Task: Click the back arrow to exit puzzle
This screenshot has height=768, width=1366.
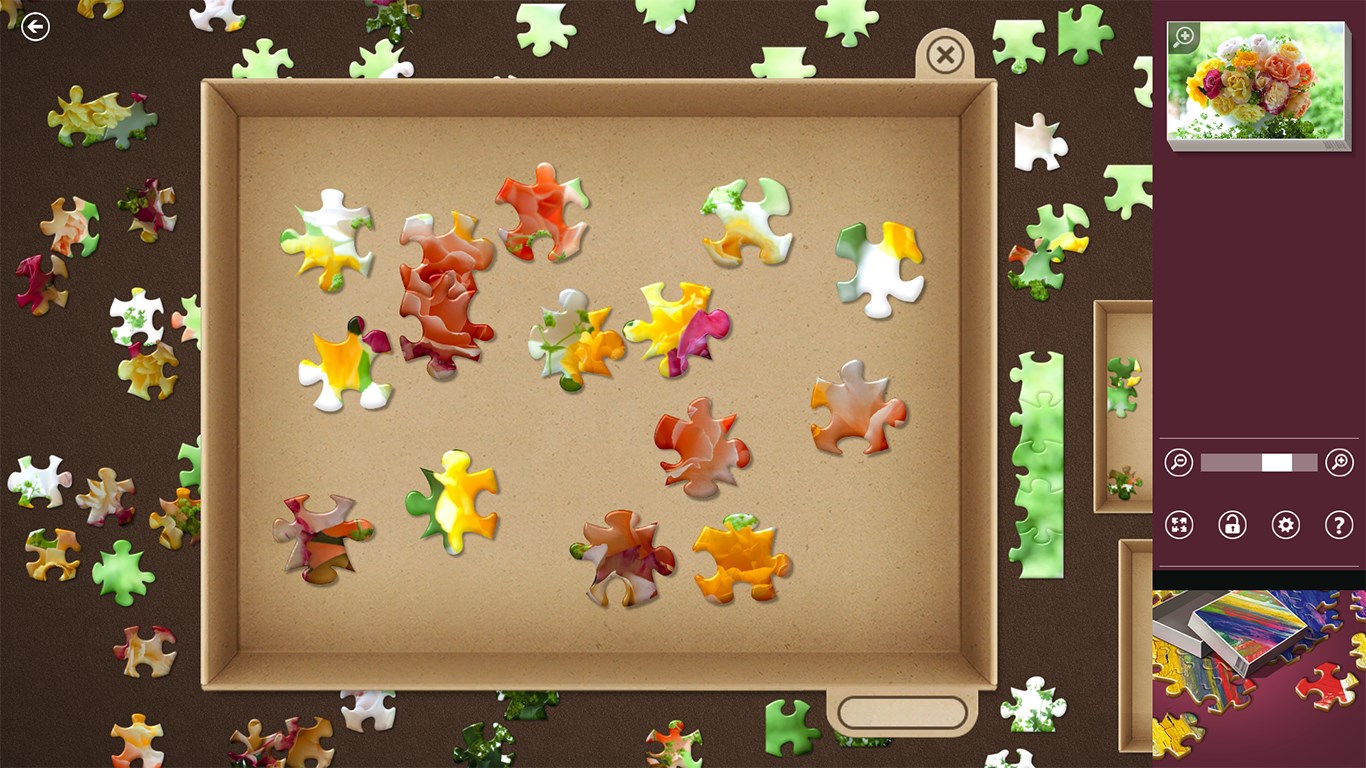Action: click(x=34, y=25)
